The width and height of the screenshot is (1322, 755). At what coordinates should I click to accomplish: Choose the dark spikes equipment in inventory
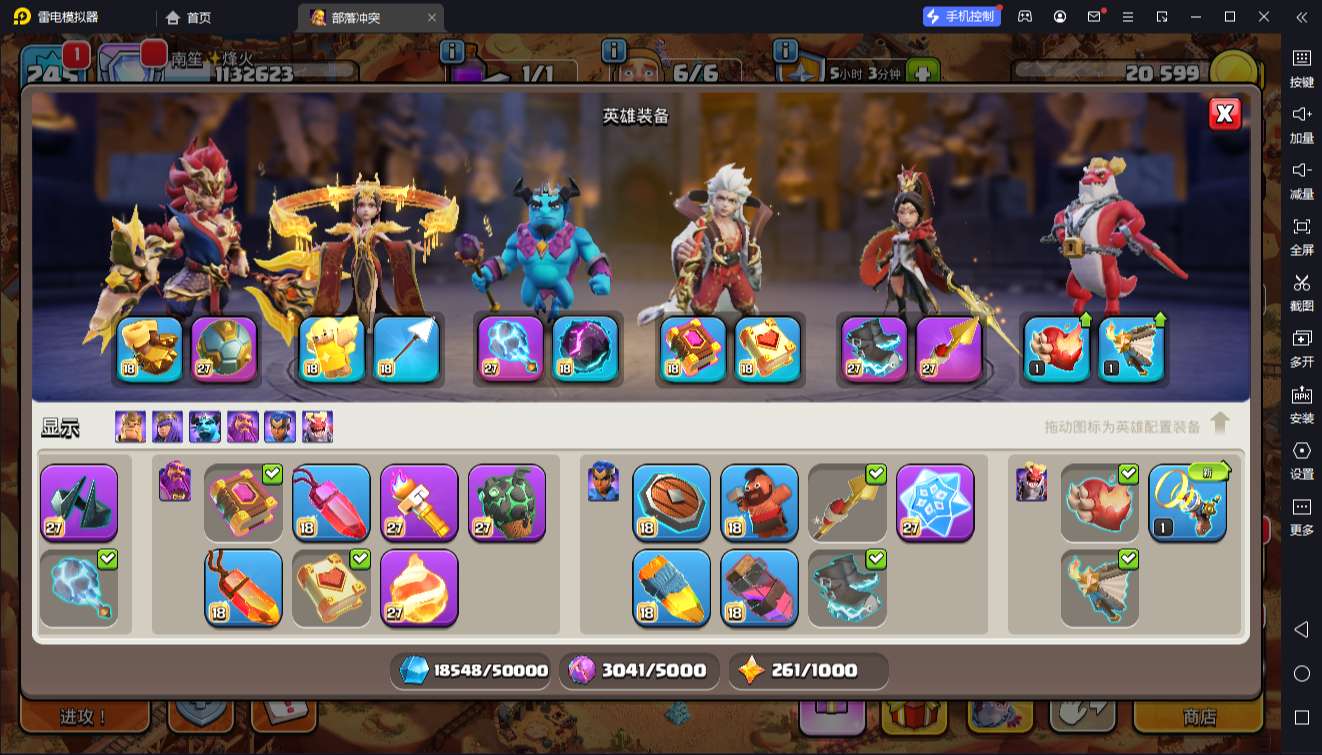[x=79, y=502]
